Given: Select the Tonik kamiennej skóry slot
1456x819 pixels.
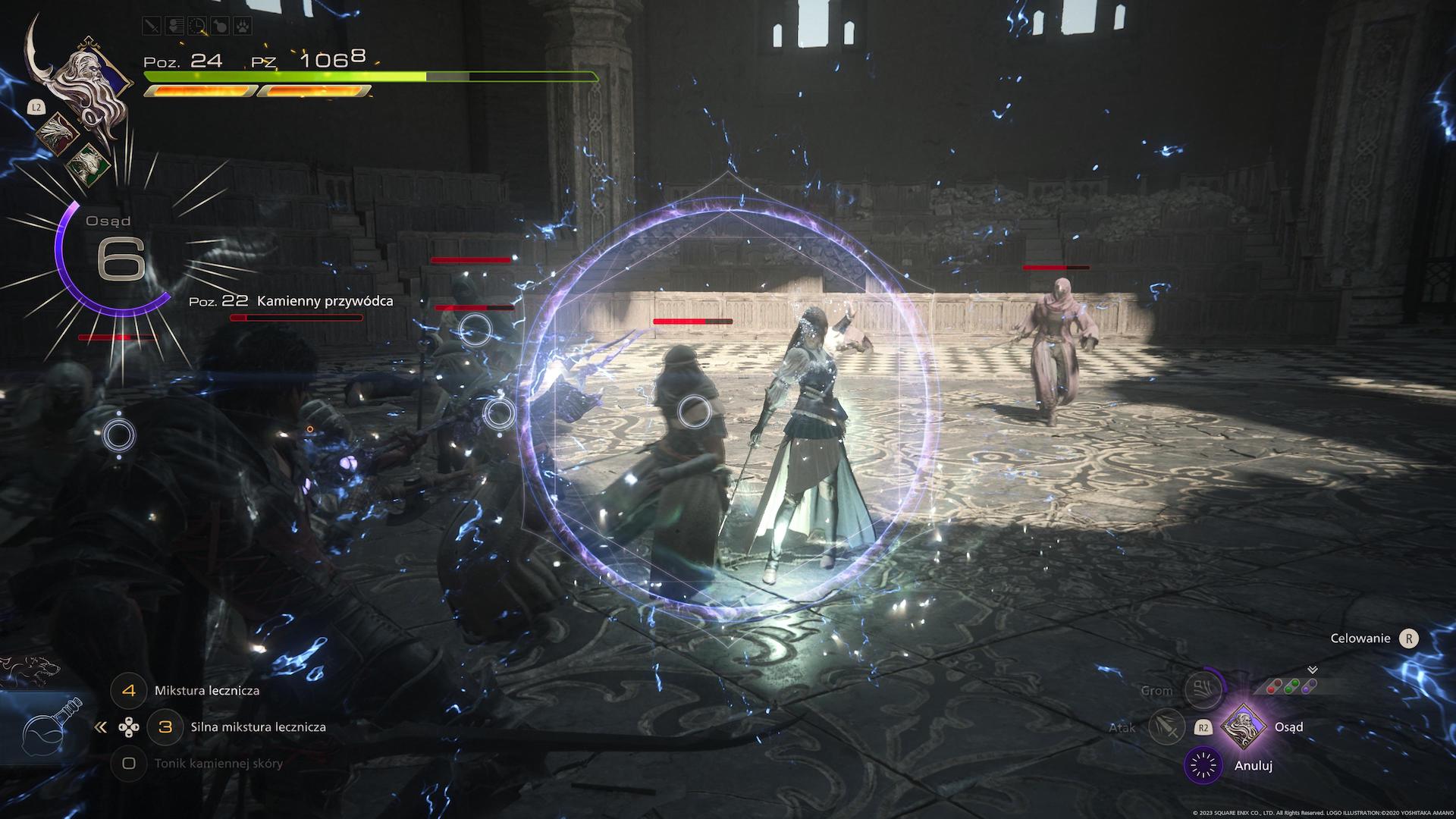Looking at the screenshot, I should click(x=129, y=764).
